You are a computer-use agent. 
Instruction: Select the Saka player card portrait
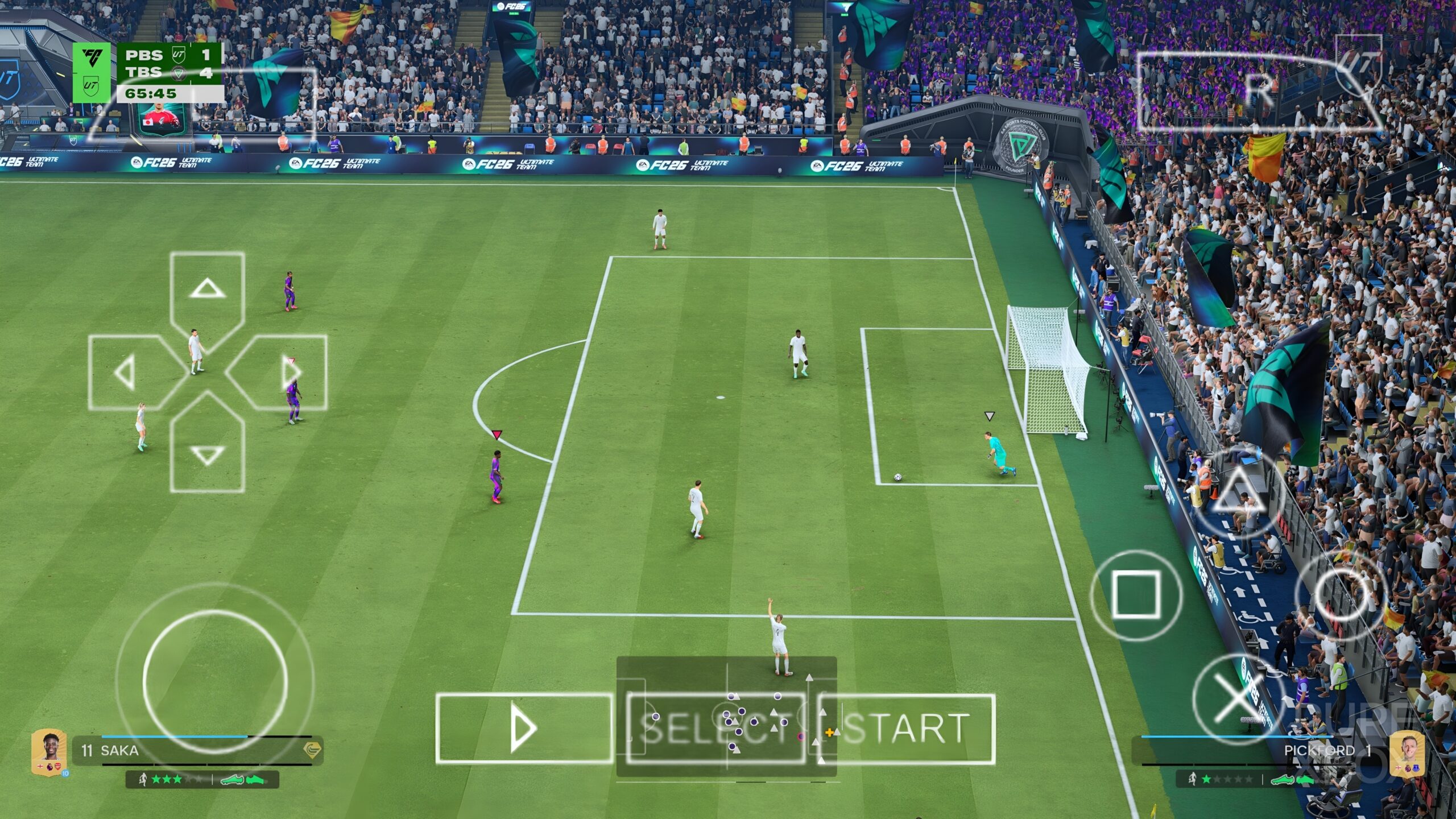[49, 751]
